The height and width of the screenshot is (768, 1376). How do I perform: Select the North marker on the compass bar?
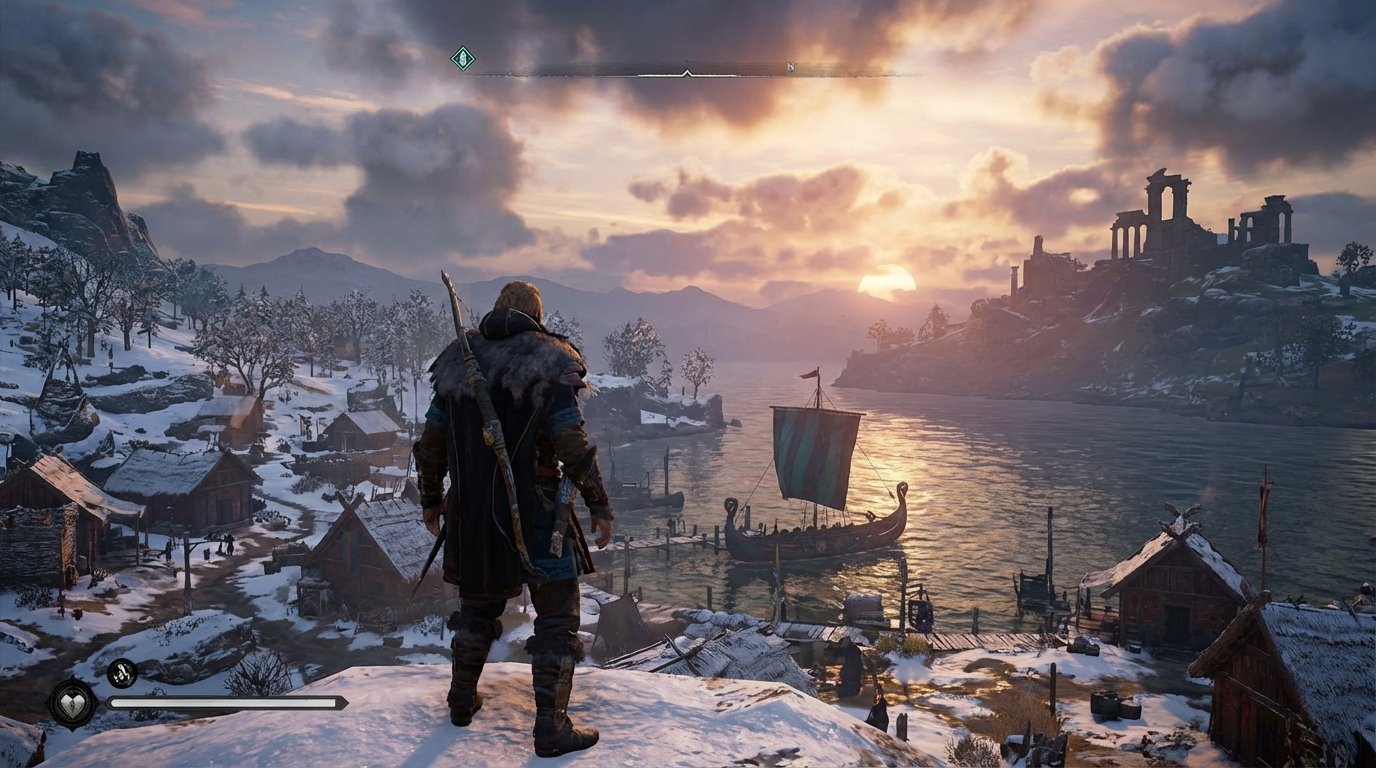pyautogui.click(x=791, y=65)
